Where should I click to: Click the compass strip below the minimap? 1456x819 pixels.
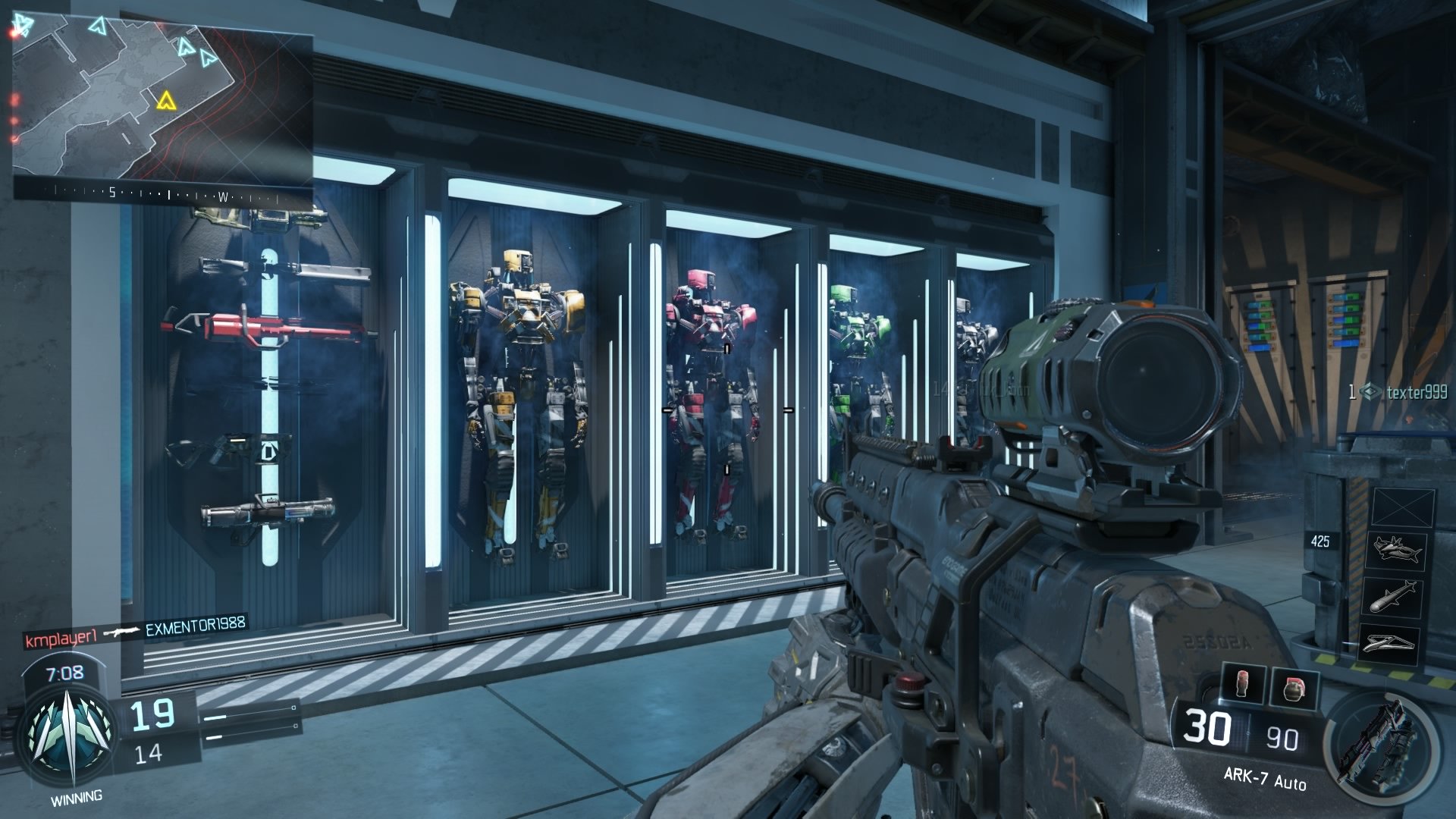tap(164, 193)
